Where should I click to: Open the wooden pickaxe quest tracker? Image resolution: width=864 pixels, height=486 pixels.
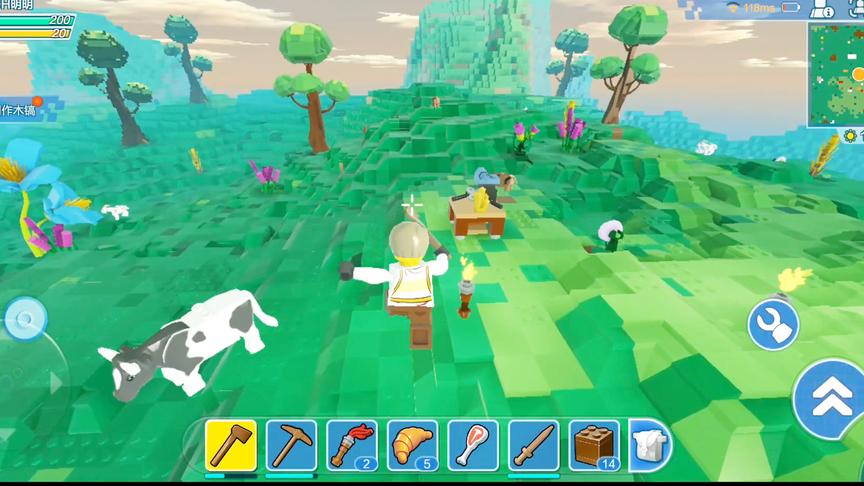pyautogui.click(x=20, y=109)
